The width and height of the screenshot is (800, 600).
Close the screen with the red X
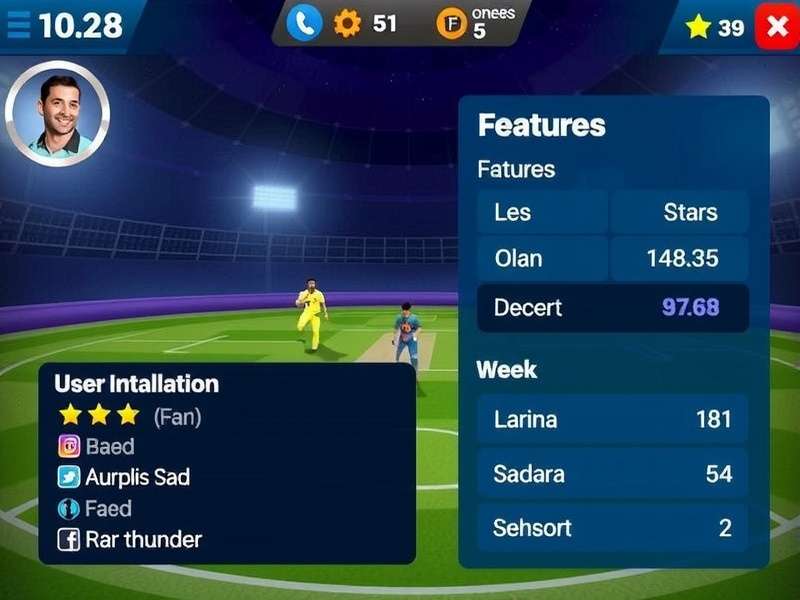(776, 26)
